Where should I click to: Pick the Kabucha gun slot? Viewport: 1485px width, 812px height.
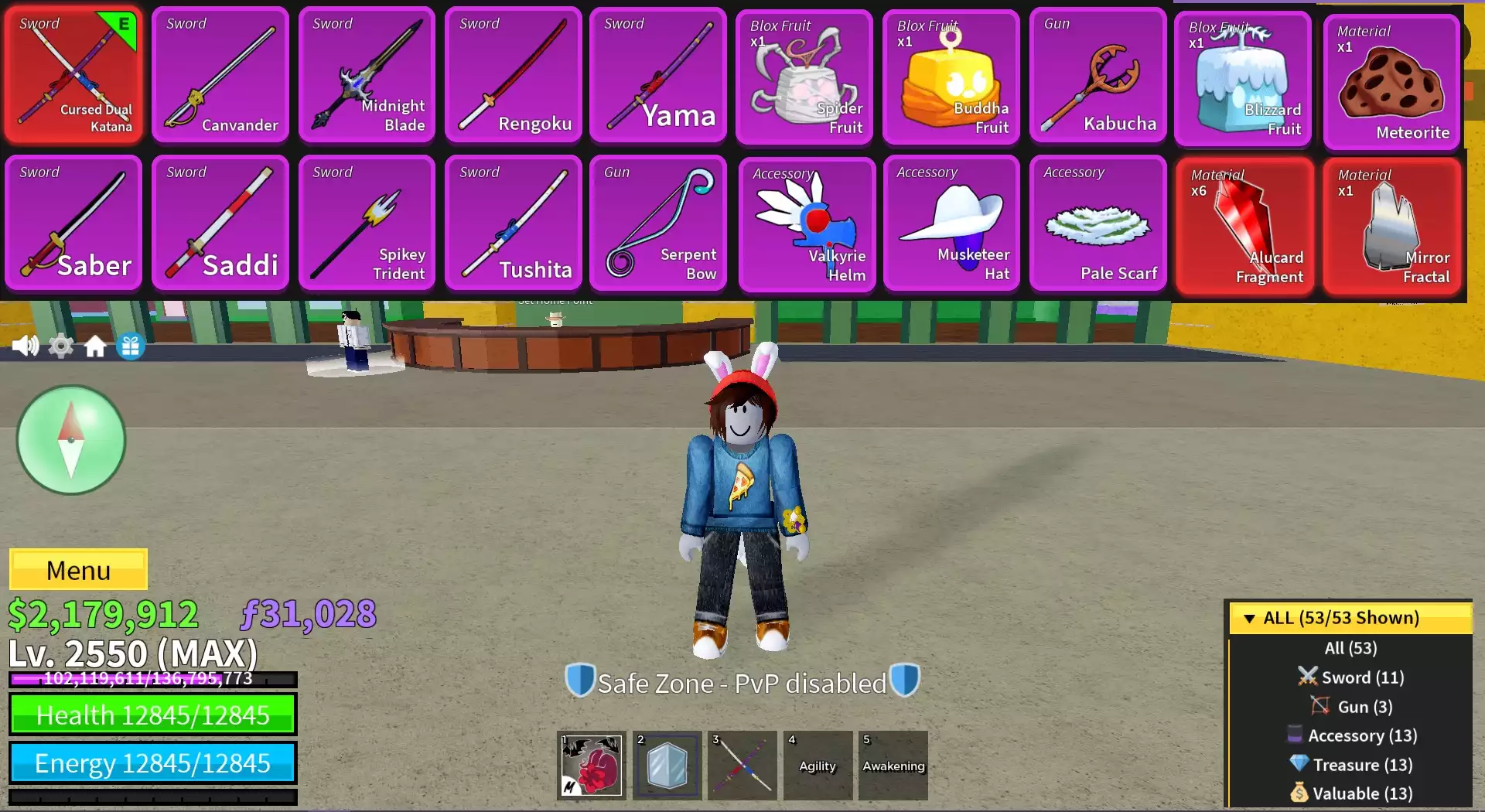tap(1098, 75)
